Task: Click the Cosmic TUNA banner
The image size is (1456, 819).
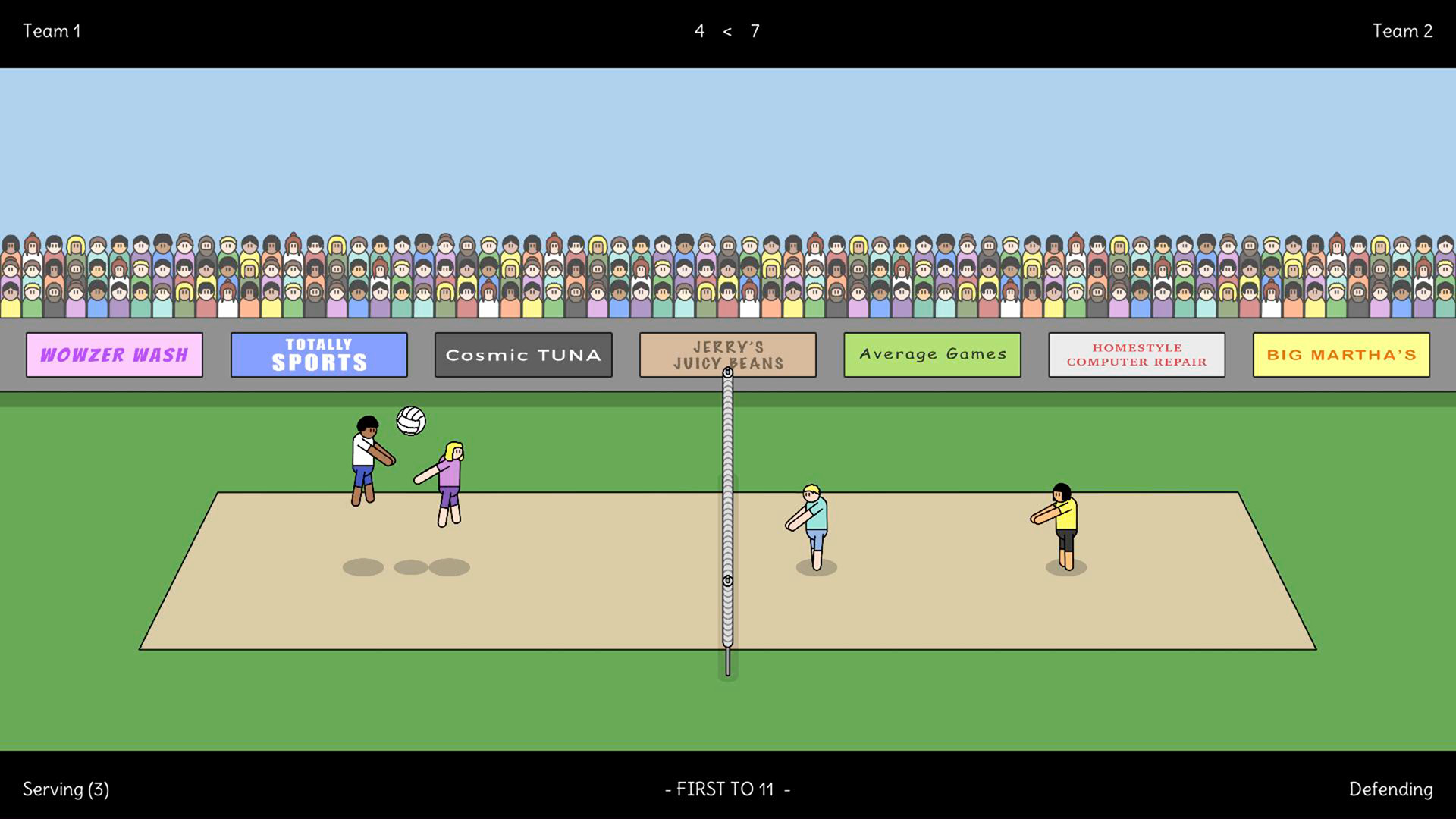Action: (x=523, y=354)
